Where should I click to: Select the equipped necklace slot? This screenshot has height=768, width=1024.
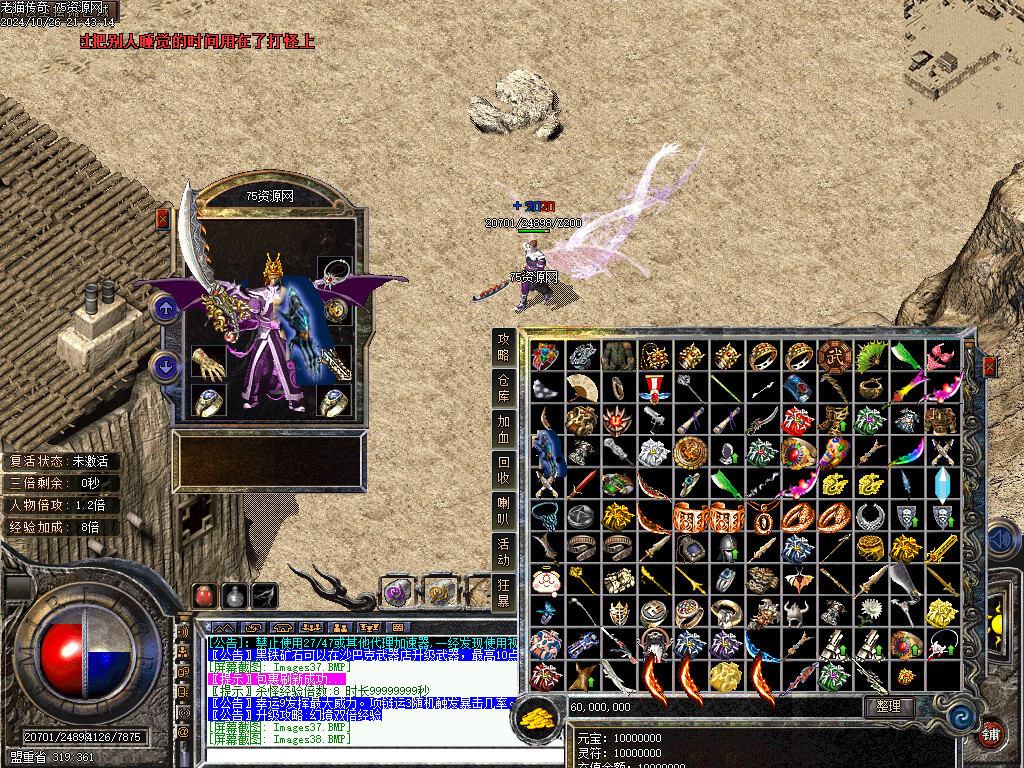[334, 271]
